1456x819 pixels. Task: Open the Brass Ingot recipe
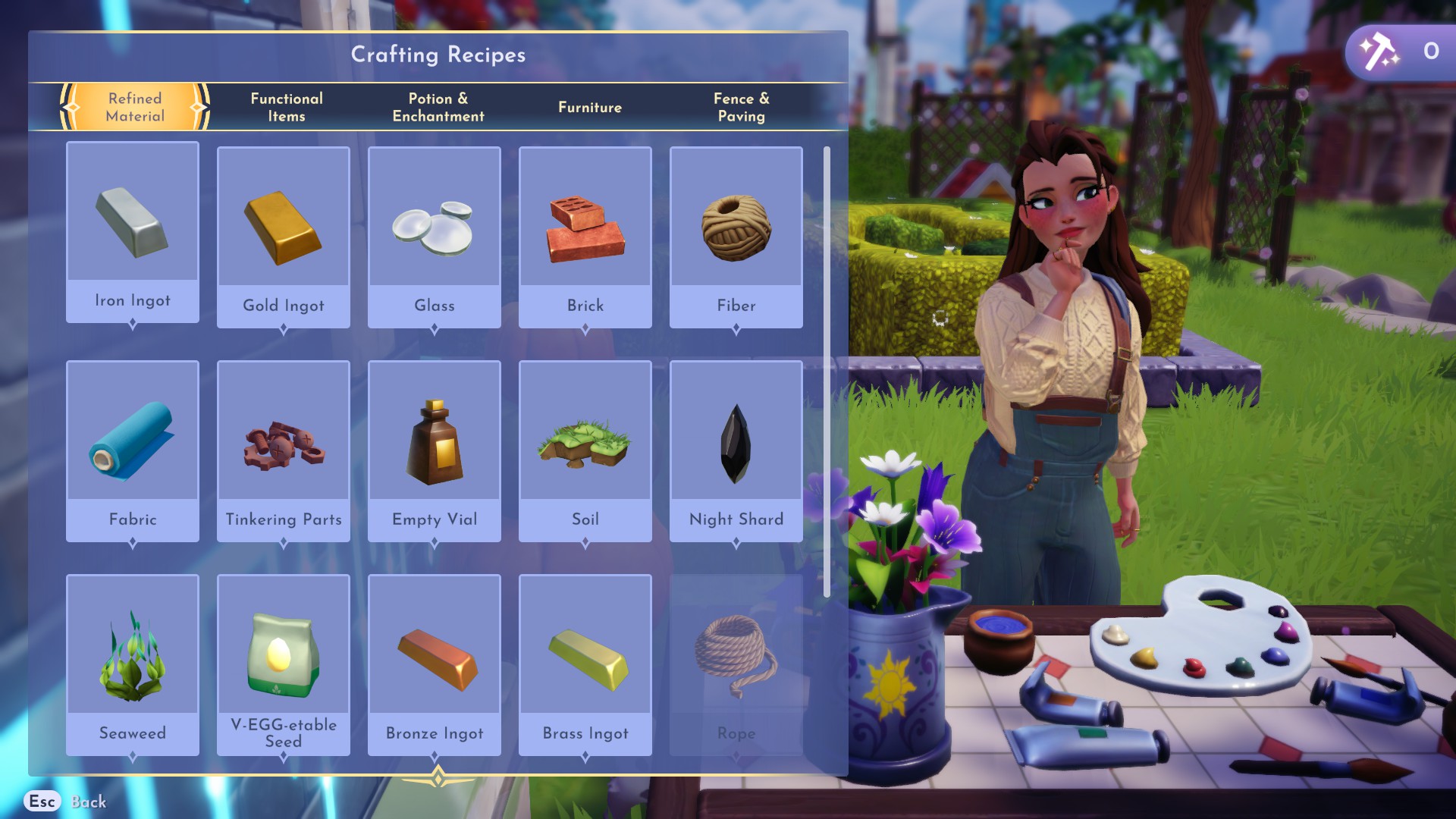[585, 664]
